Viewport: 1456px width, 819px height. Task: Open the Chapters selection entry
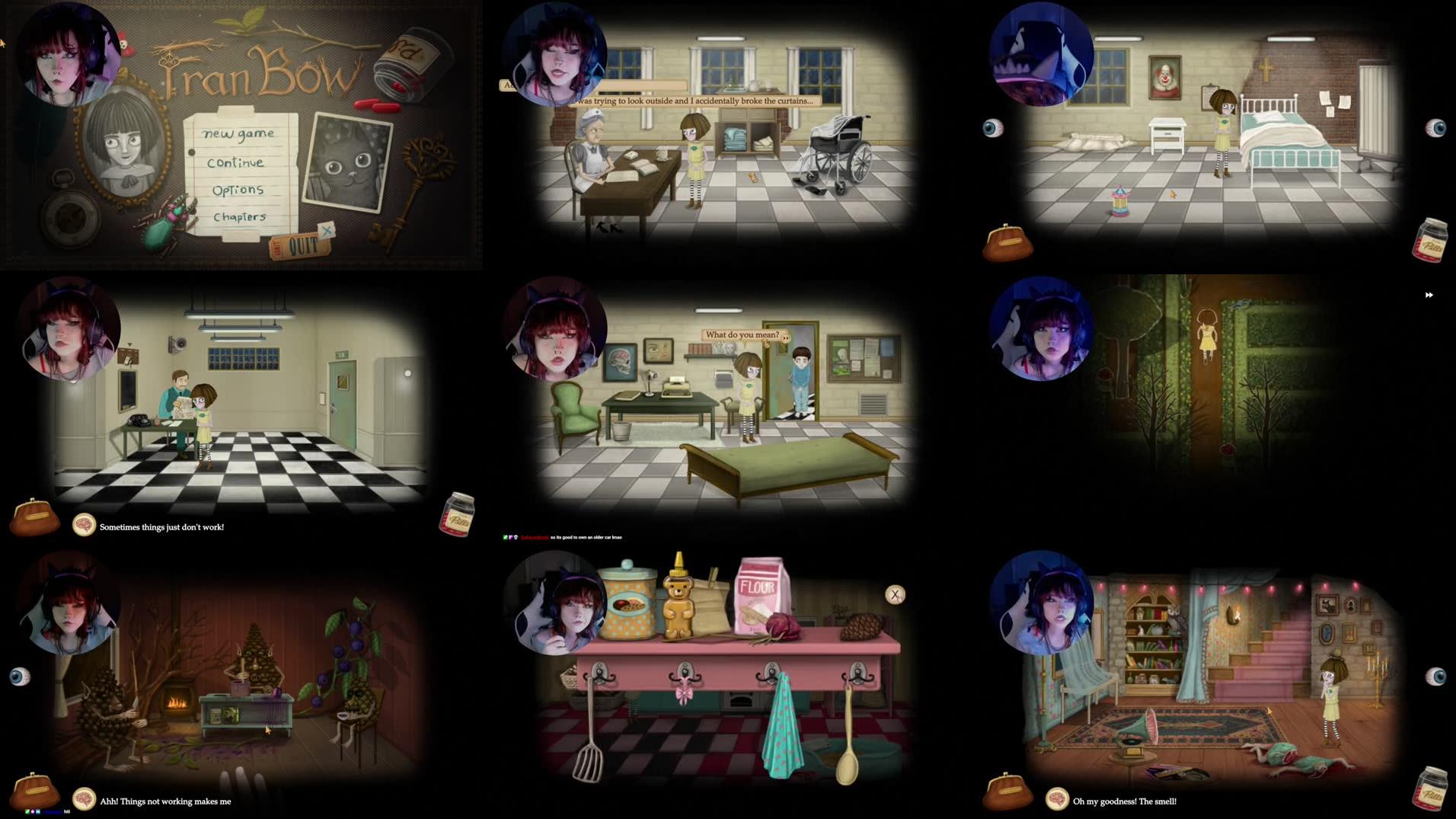(x=240, y=217)
